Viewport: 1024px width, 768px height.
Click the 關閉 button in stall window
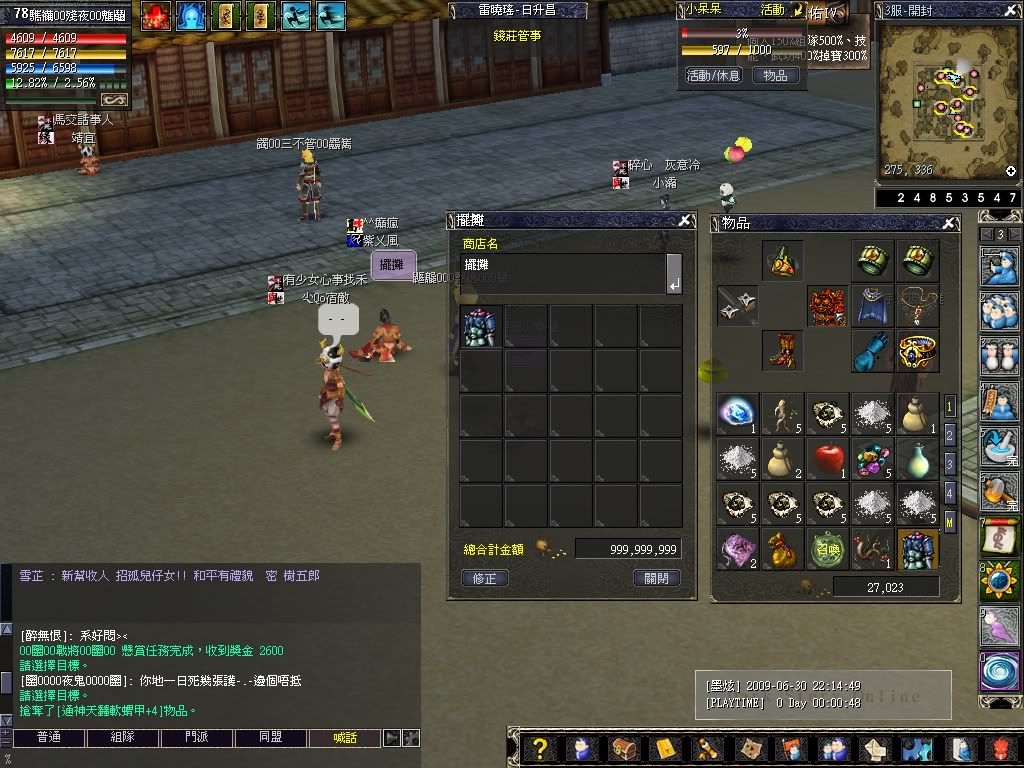657,578
